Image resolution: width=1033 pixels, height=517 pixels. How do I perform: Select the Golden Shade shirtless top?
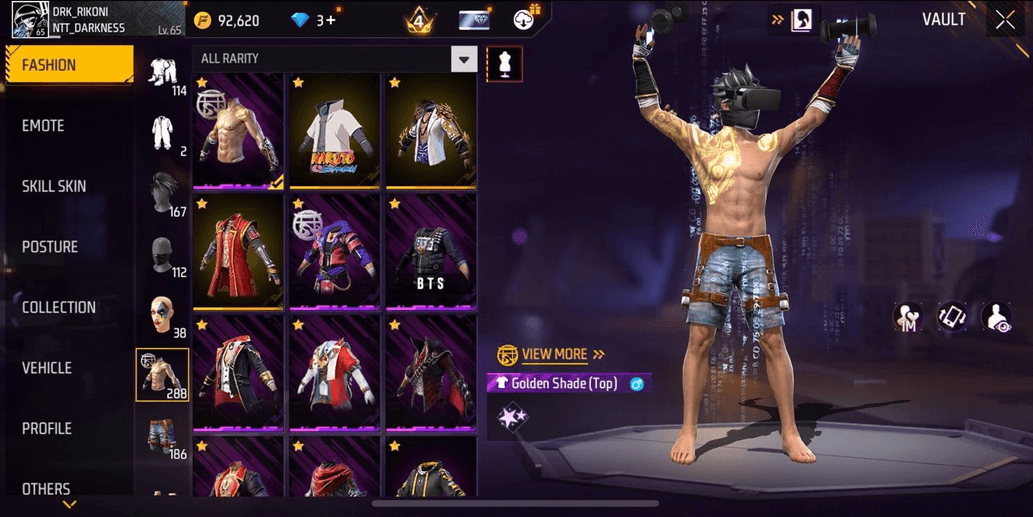pyautogui.click(x=238, y=131)
